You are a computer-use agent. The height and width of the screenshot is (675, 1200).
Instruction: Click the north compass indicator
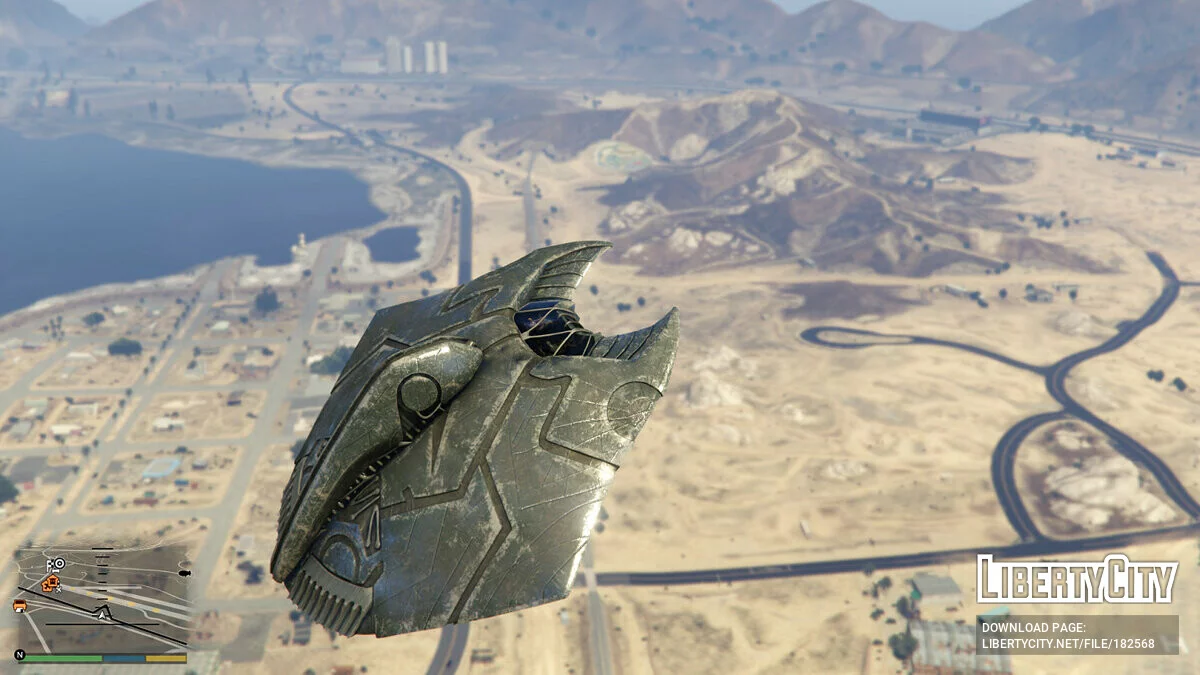[20, 655]
